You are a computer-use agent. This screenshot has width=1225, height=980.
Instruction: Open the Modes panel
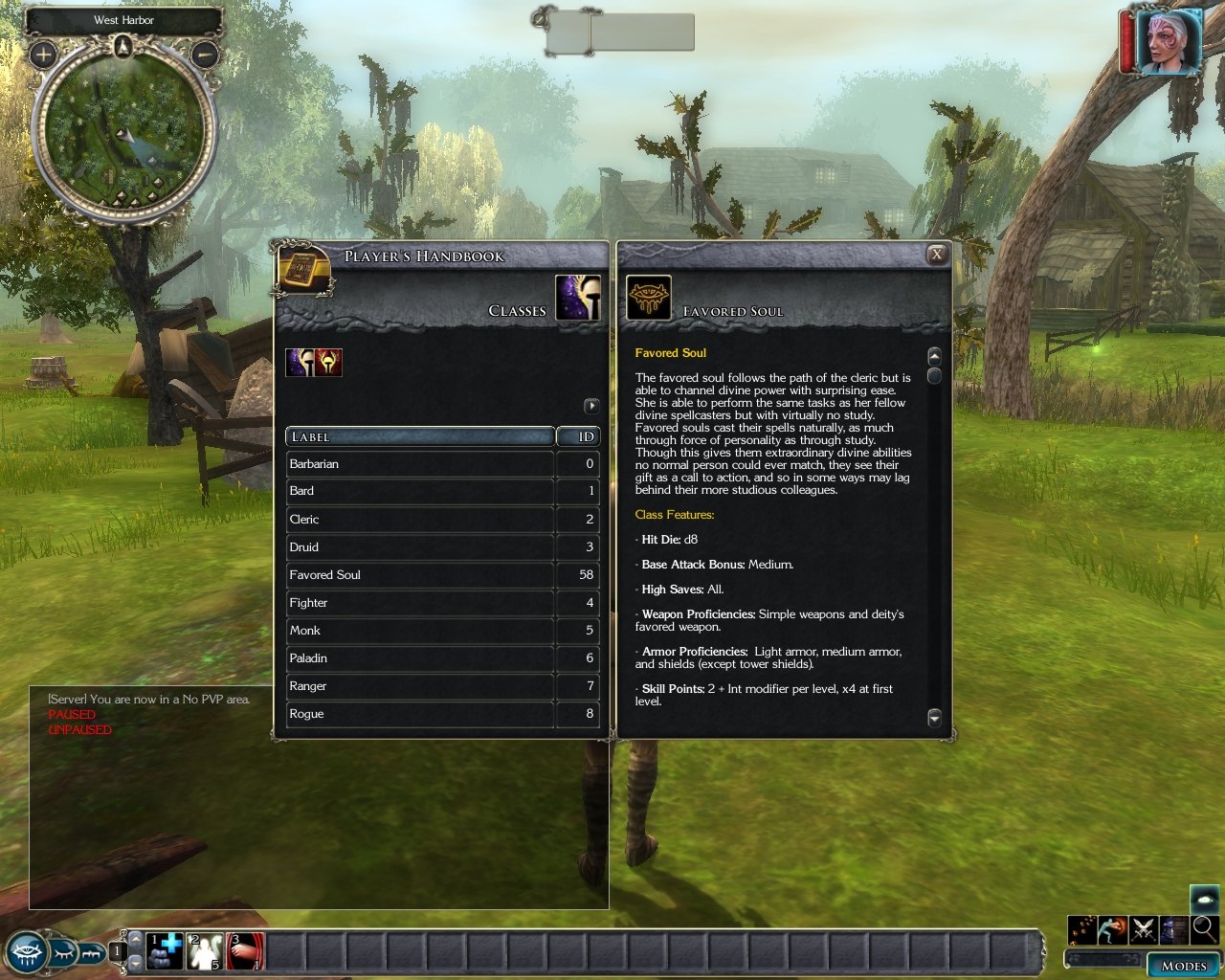[x=1183, y=966]
